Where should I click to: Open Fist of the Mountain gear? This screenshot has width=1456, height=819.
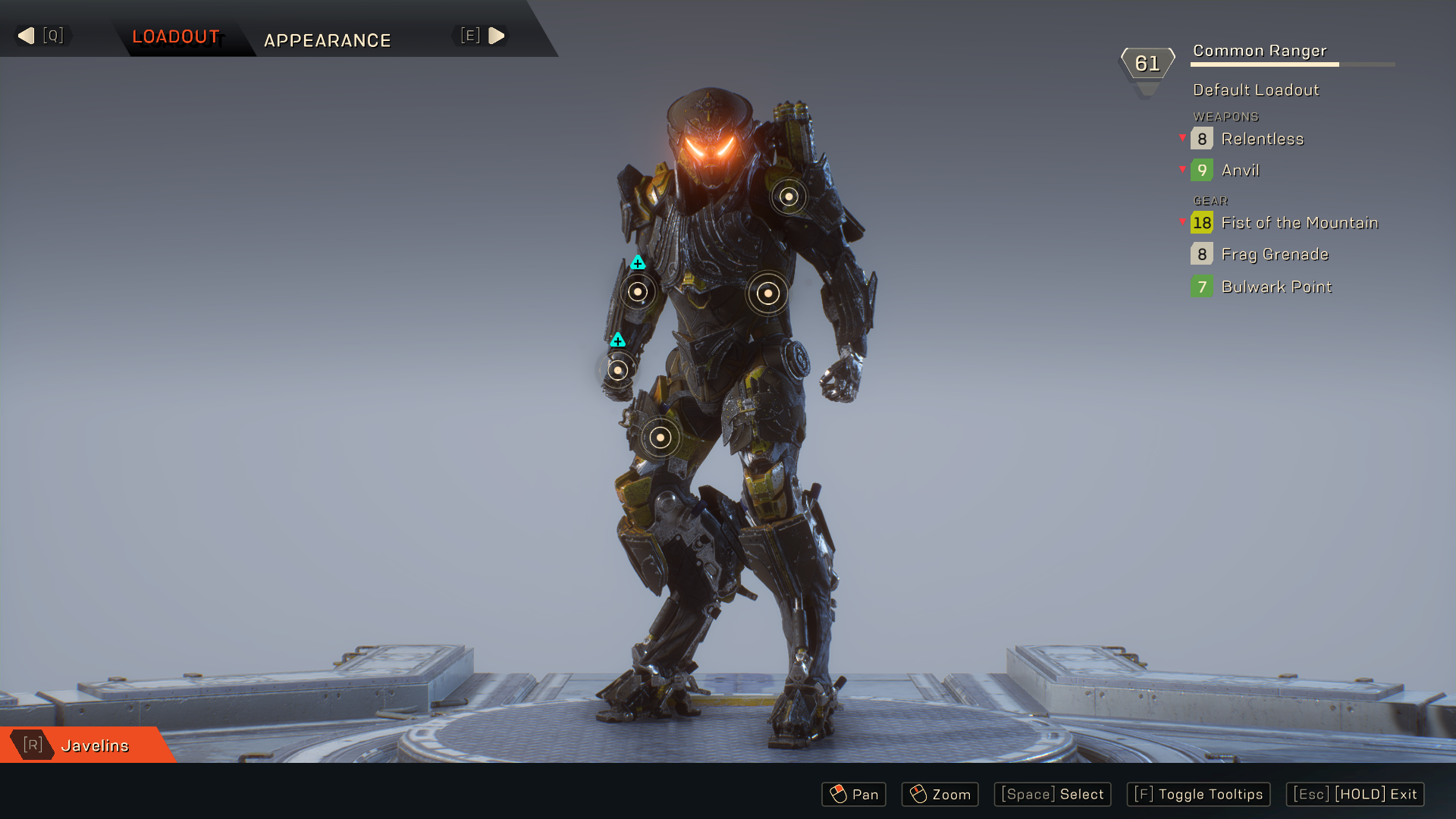pos(1299,223)
